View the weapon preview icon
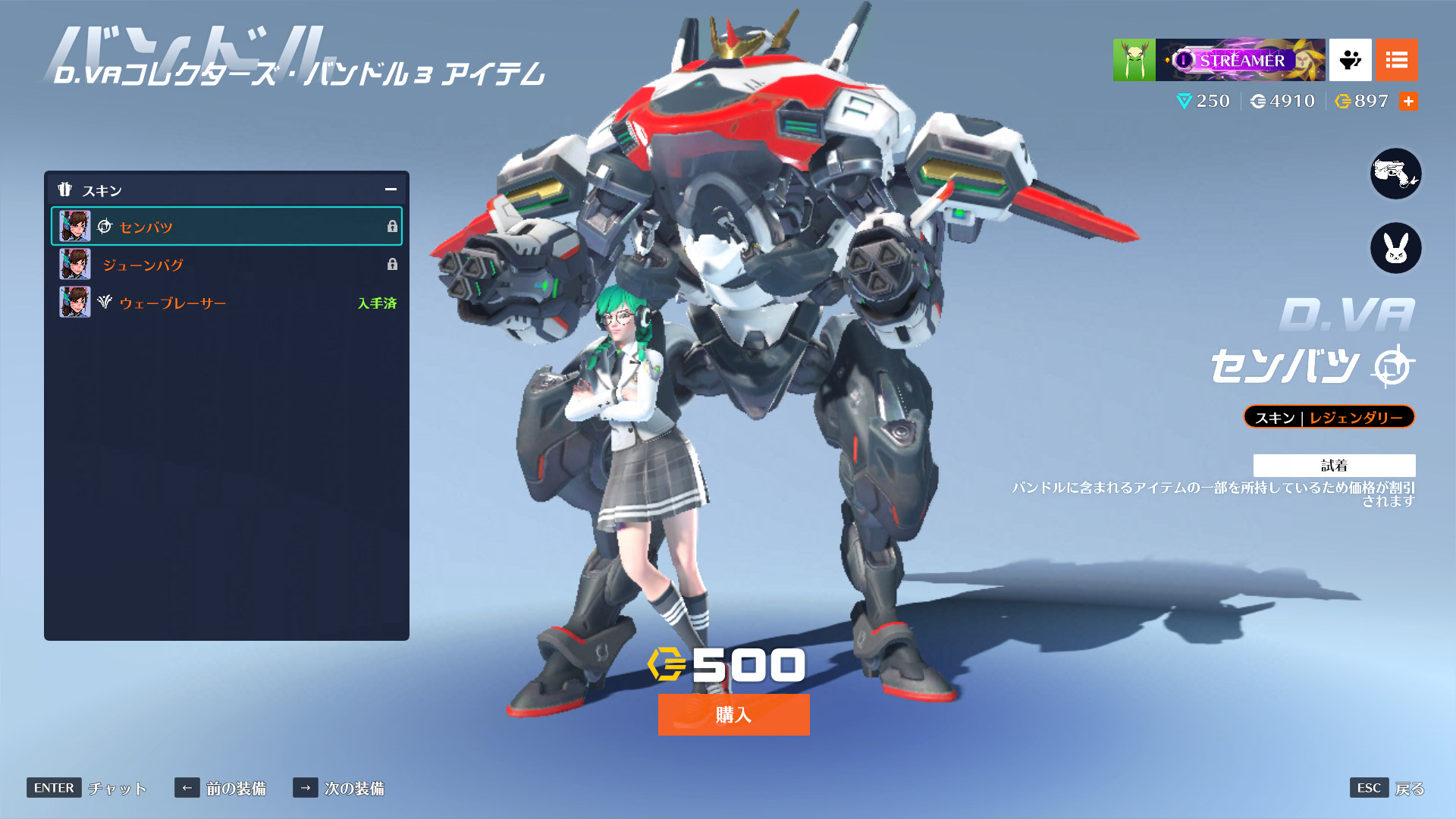This screenshot has height=819, width=1456. pyautogui.click(x=1395, y=174)
